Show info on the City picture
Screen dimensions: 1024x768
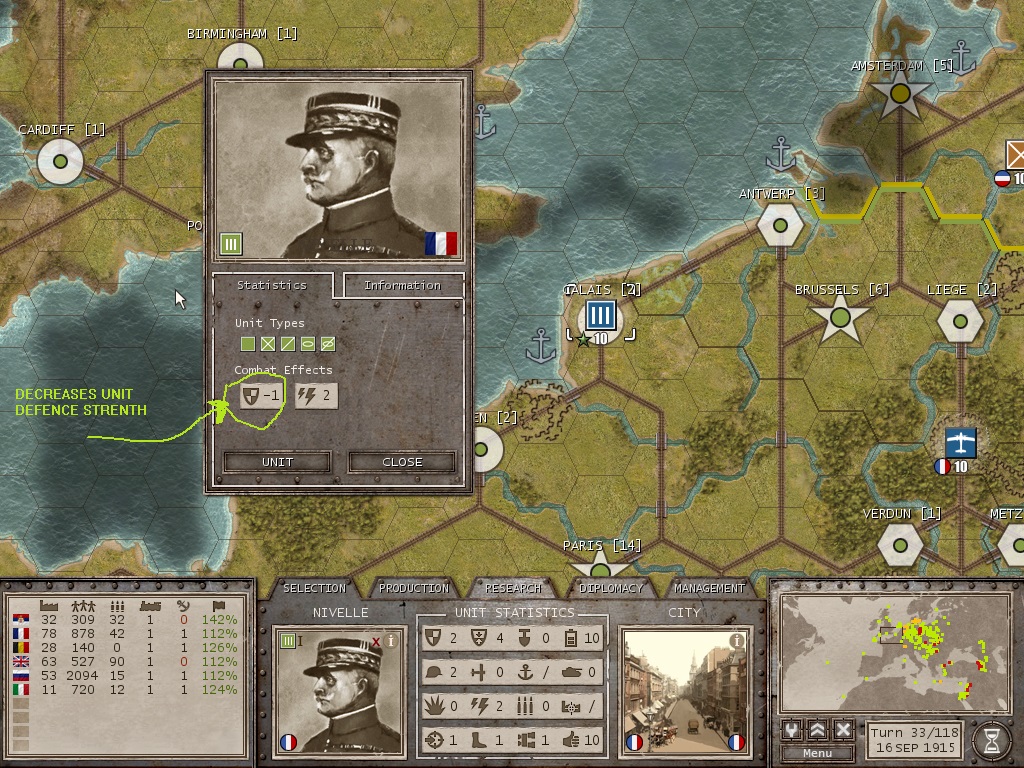point(737,641)
